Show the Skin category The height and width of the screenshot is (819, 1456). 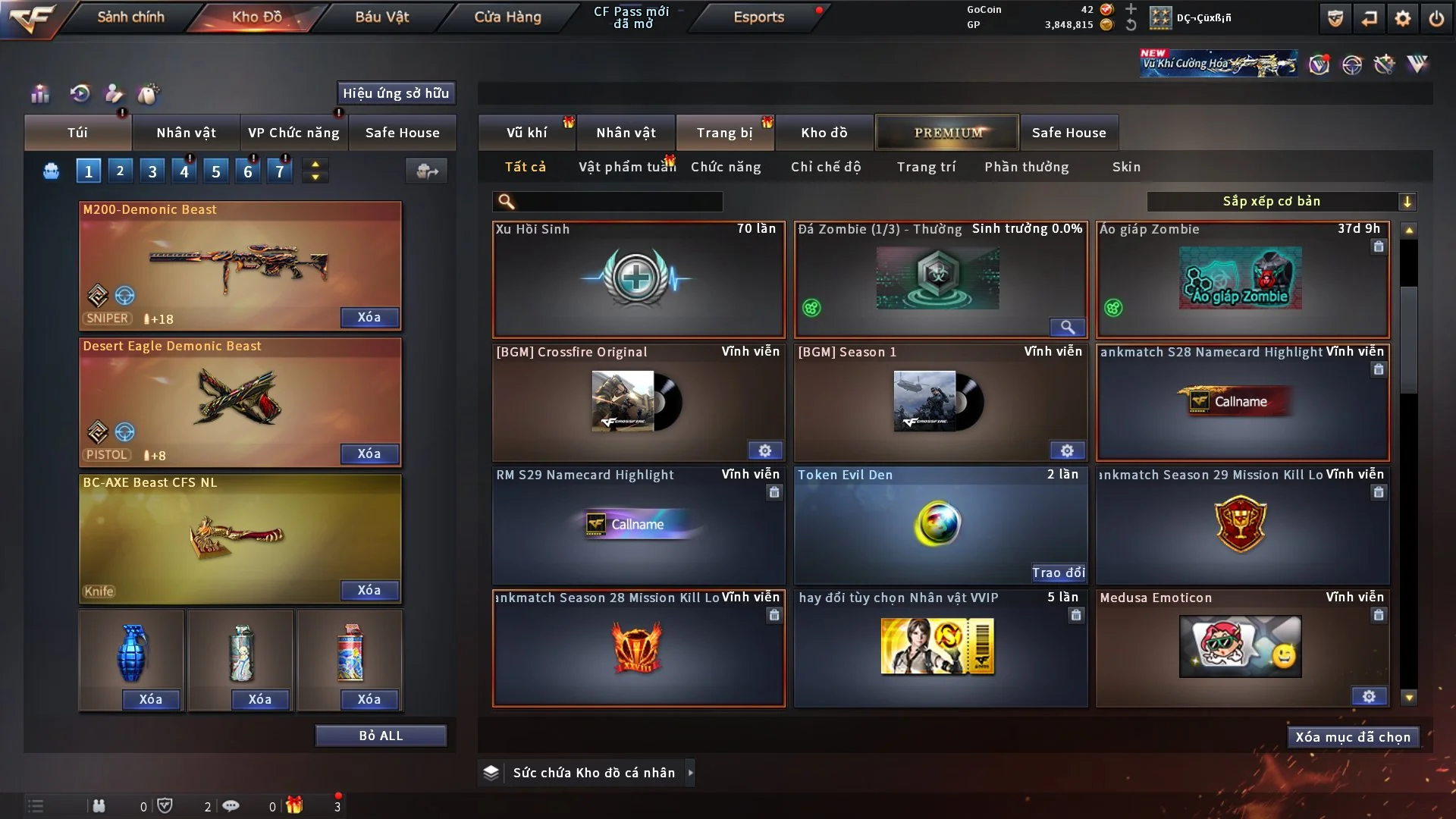click(x=1126, y=167)
